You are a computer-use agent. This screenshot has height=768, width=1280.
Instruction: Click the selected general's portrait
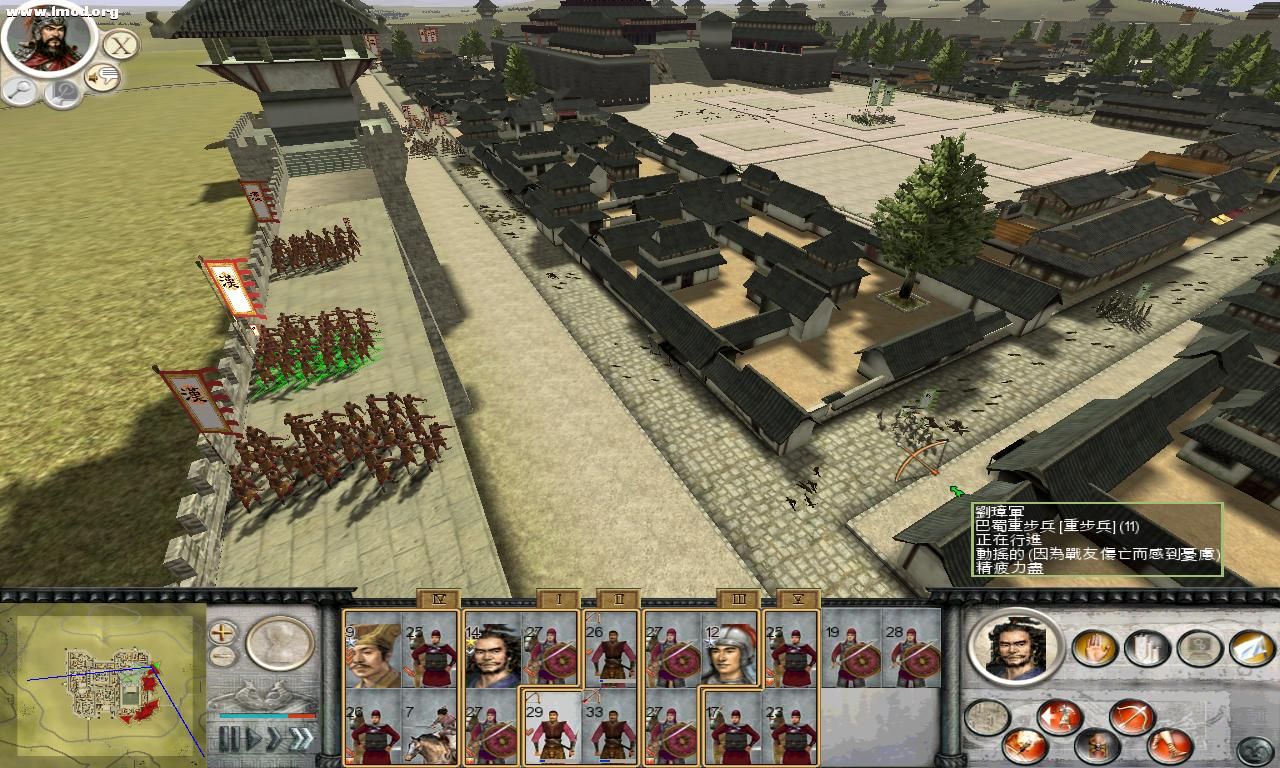[x=1015, y=648]
